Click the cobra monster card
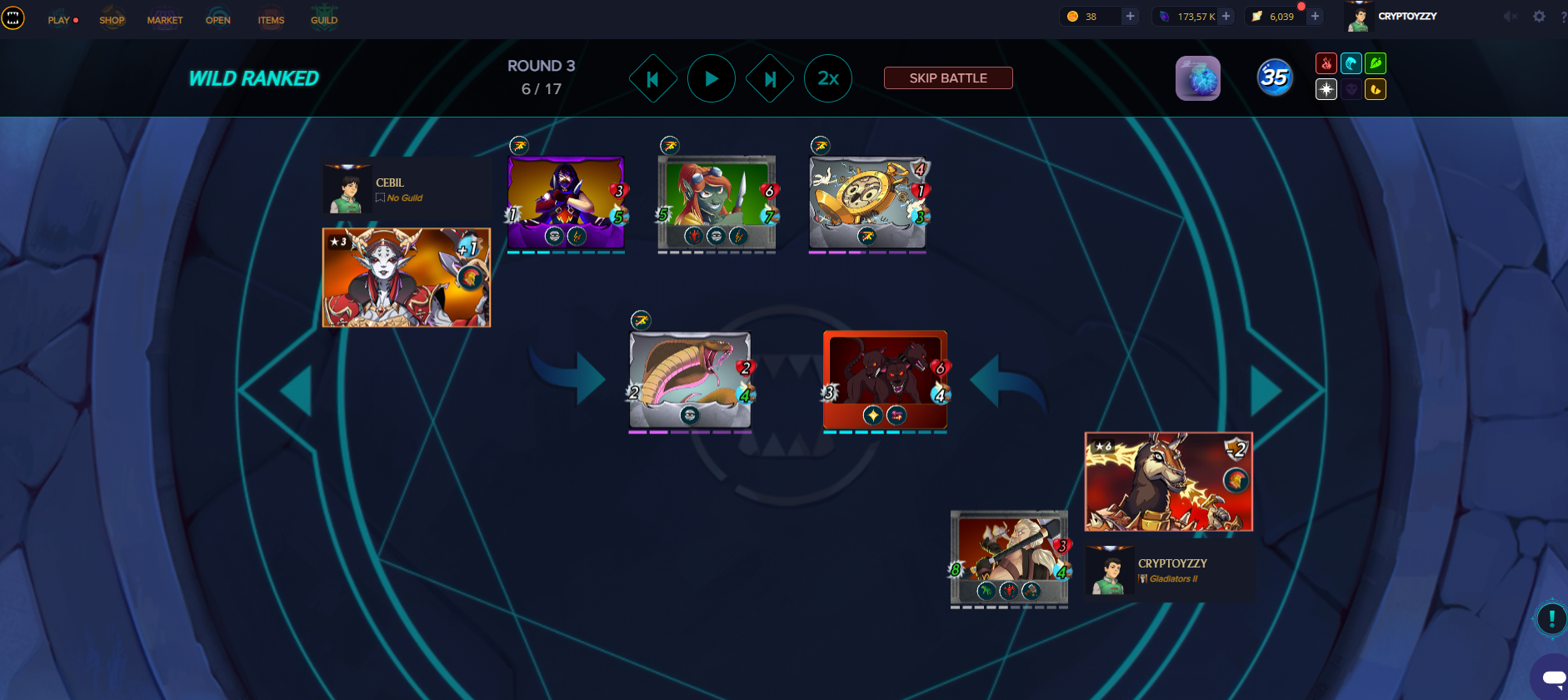The width and height of the screenshot is (1568, 700). (690, 379)
